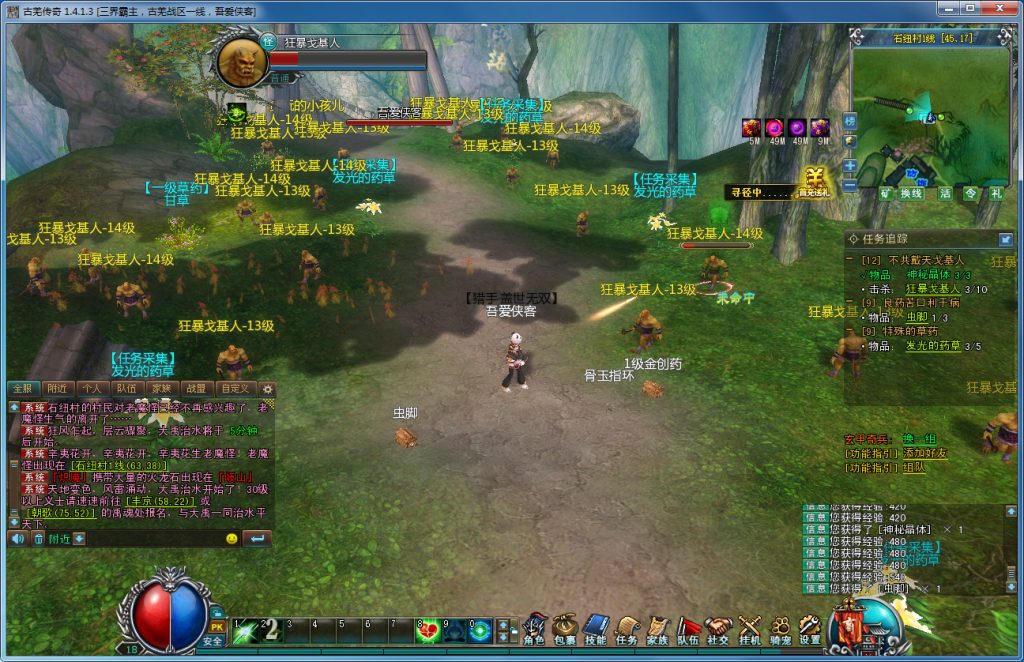Select the 家族 family chat tab

(x=161, y=388)
